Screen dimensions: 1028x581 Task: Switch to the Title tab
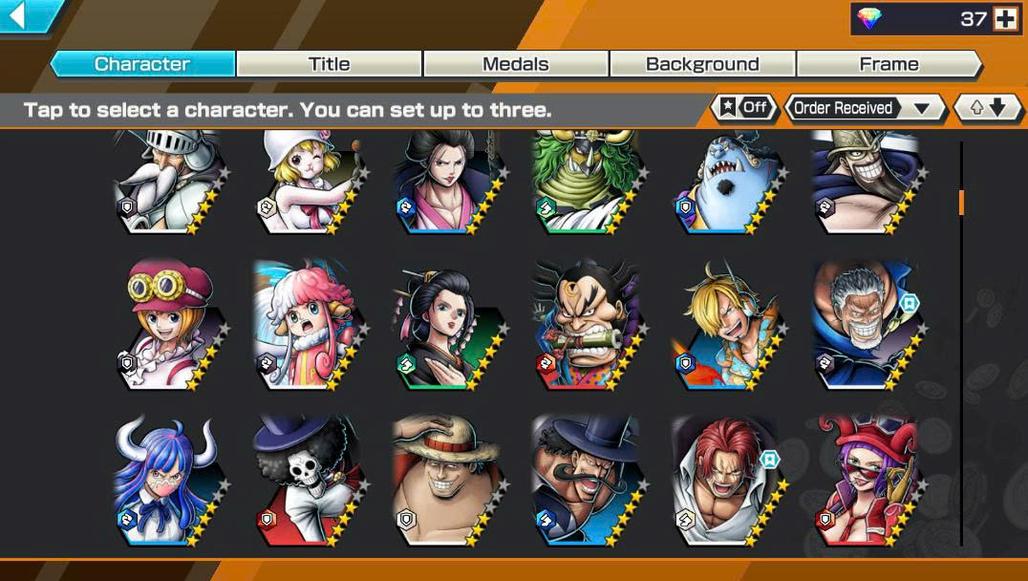point(329,64)
